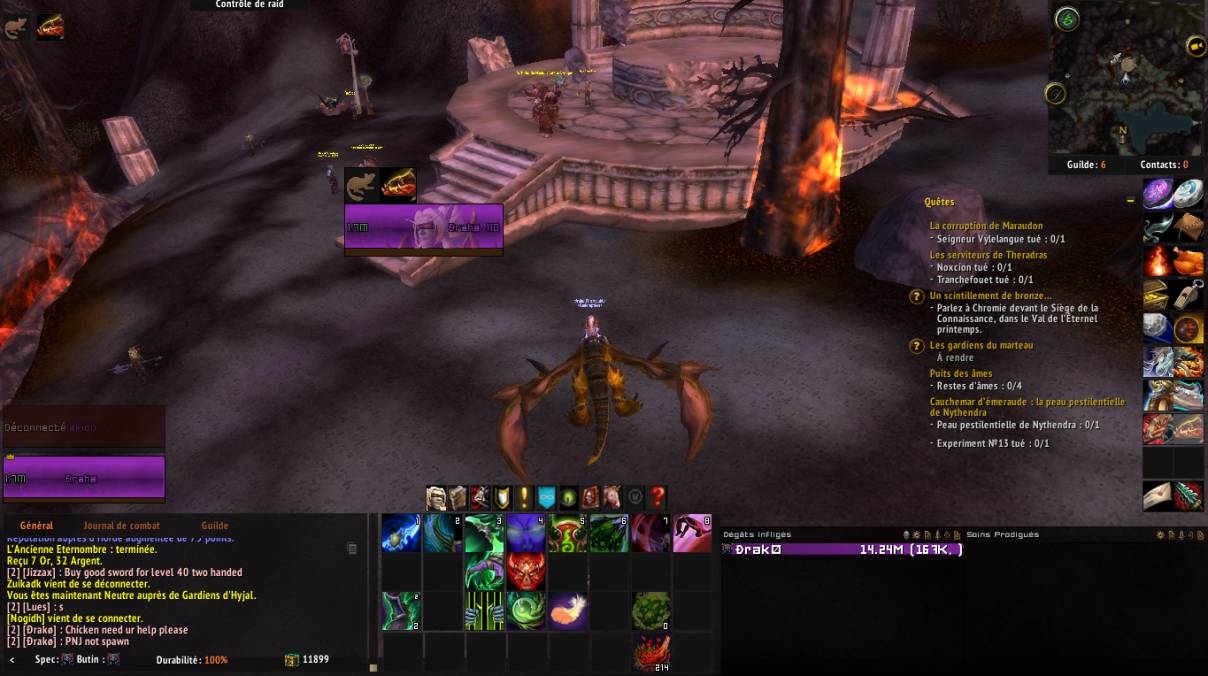The height and width of the screenshot is (676, 1208).
Task: Open the character portrait micro menu icon
Action: pyautogui.click(x=436, y=497)
